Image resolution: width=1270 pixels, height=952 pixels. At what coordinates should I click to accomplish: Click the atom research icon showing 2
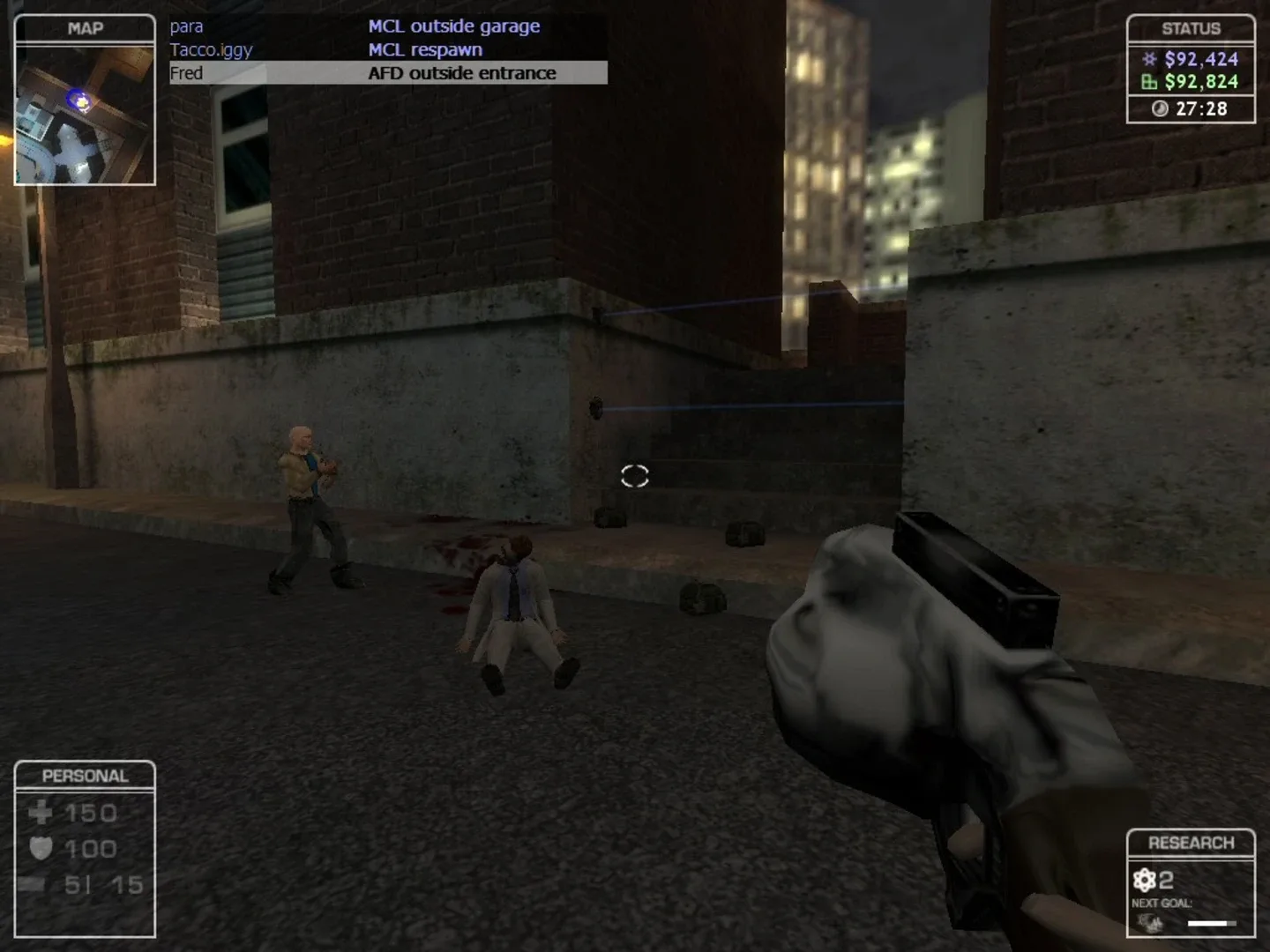click(x=1146, y=878)
